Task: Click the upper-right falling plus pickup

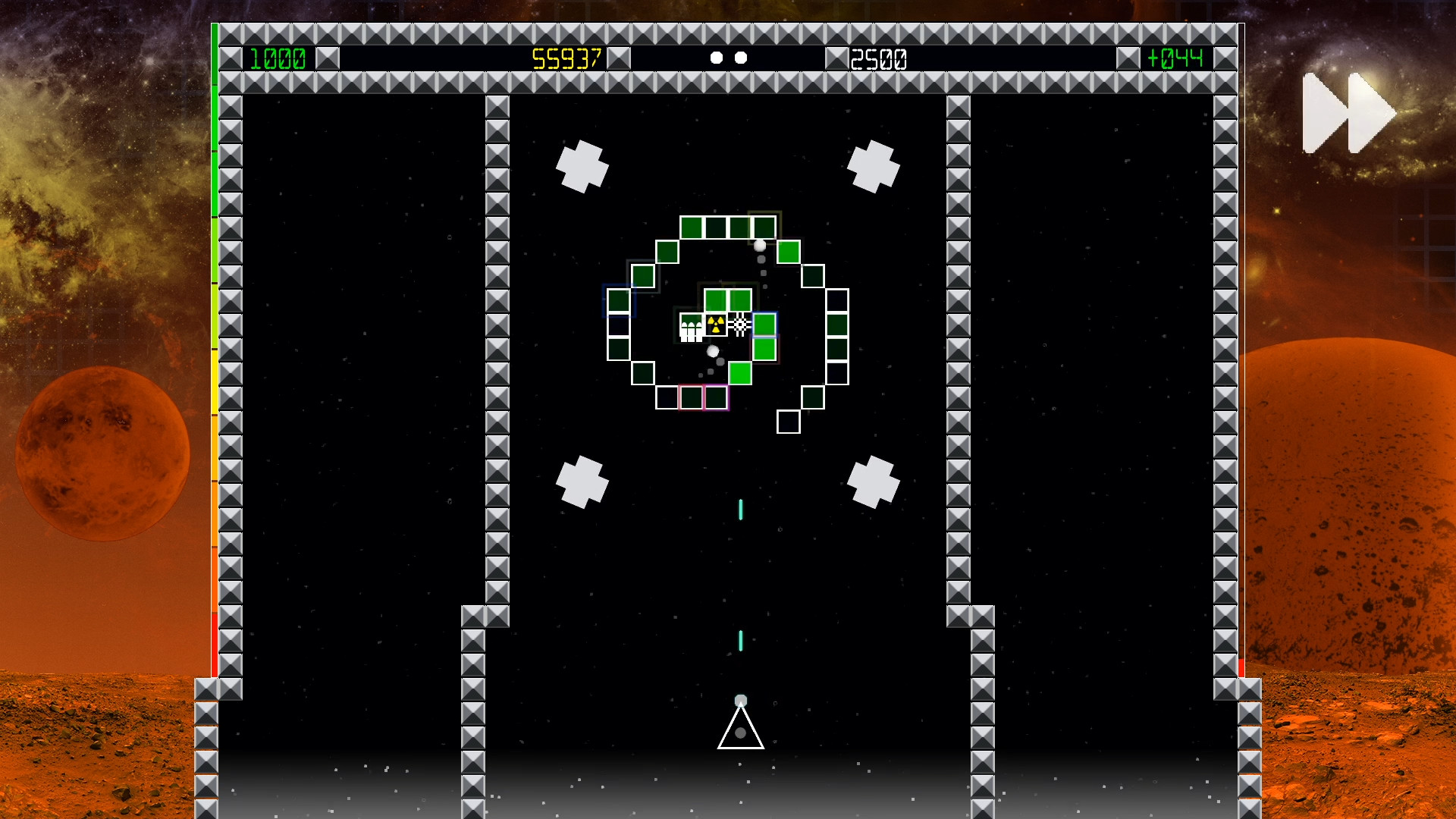Action: (x=874, y=166)
